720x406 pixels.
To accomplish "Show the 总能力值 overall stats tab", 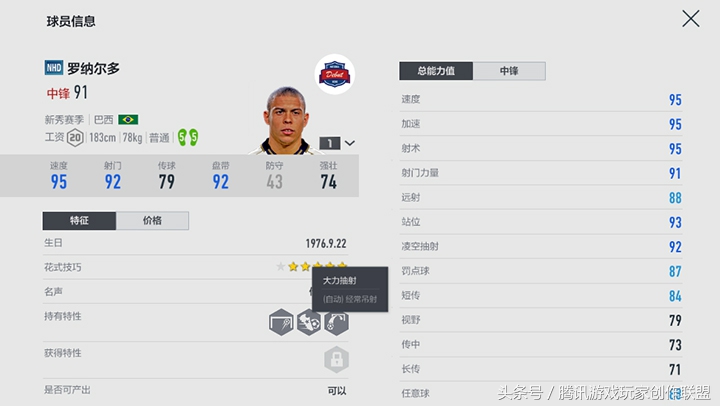I will point(435,71).
